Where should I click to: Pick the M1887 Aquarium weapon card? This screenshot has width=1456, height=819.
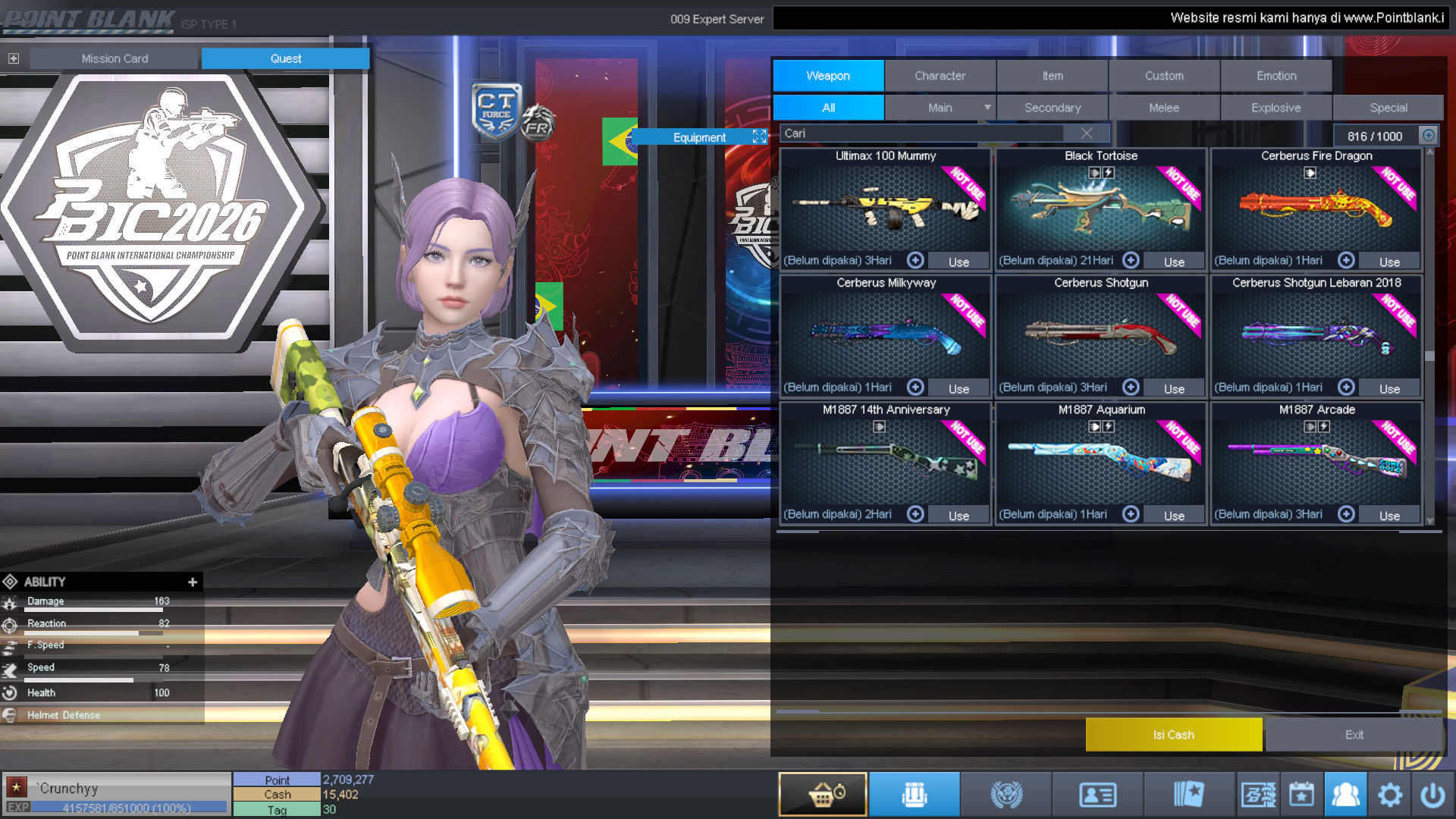pyautogui.click(x=1100, y=461)
